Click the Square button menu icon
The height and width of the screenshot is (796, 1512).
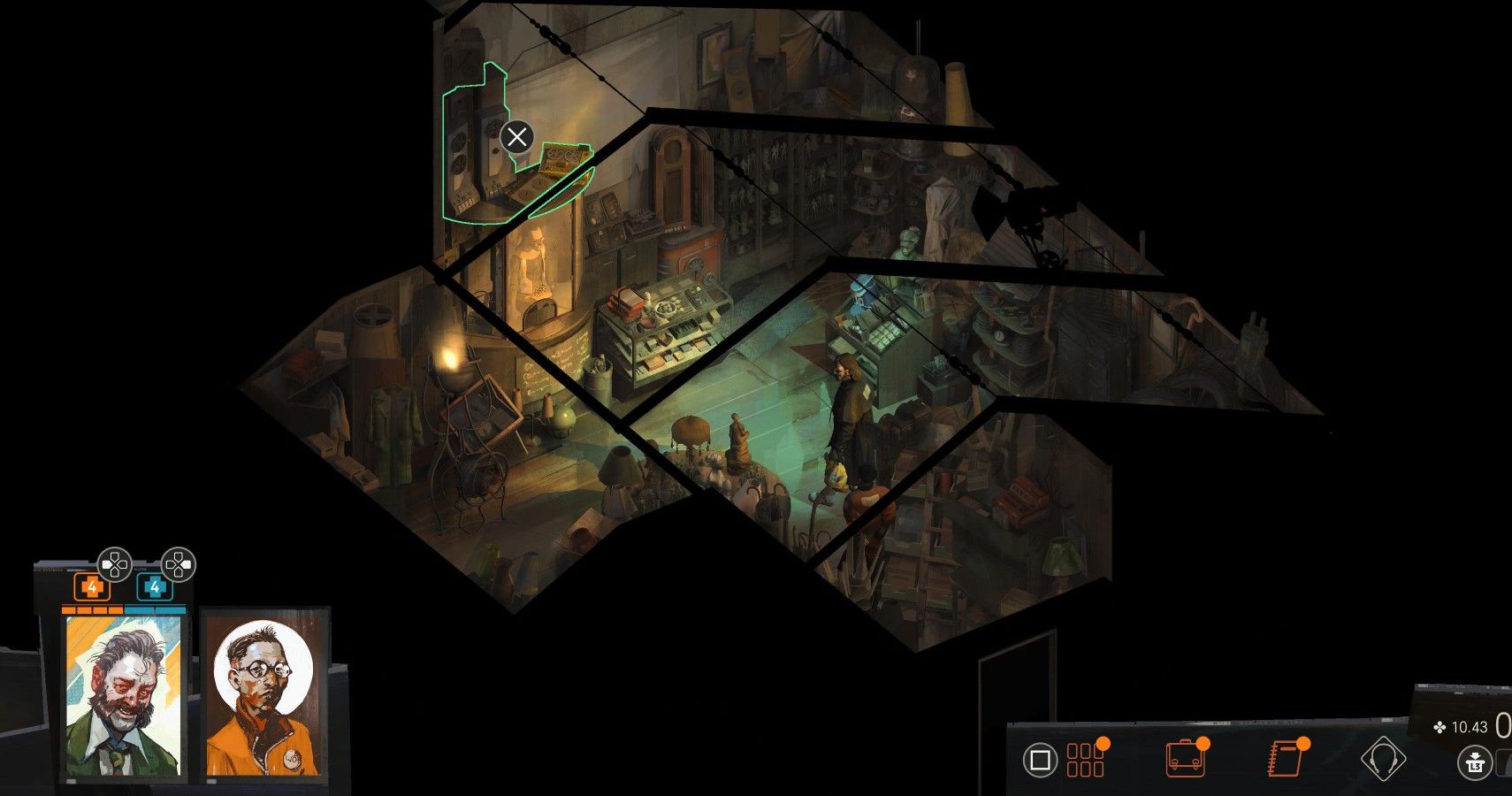[1042, 759]
